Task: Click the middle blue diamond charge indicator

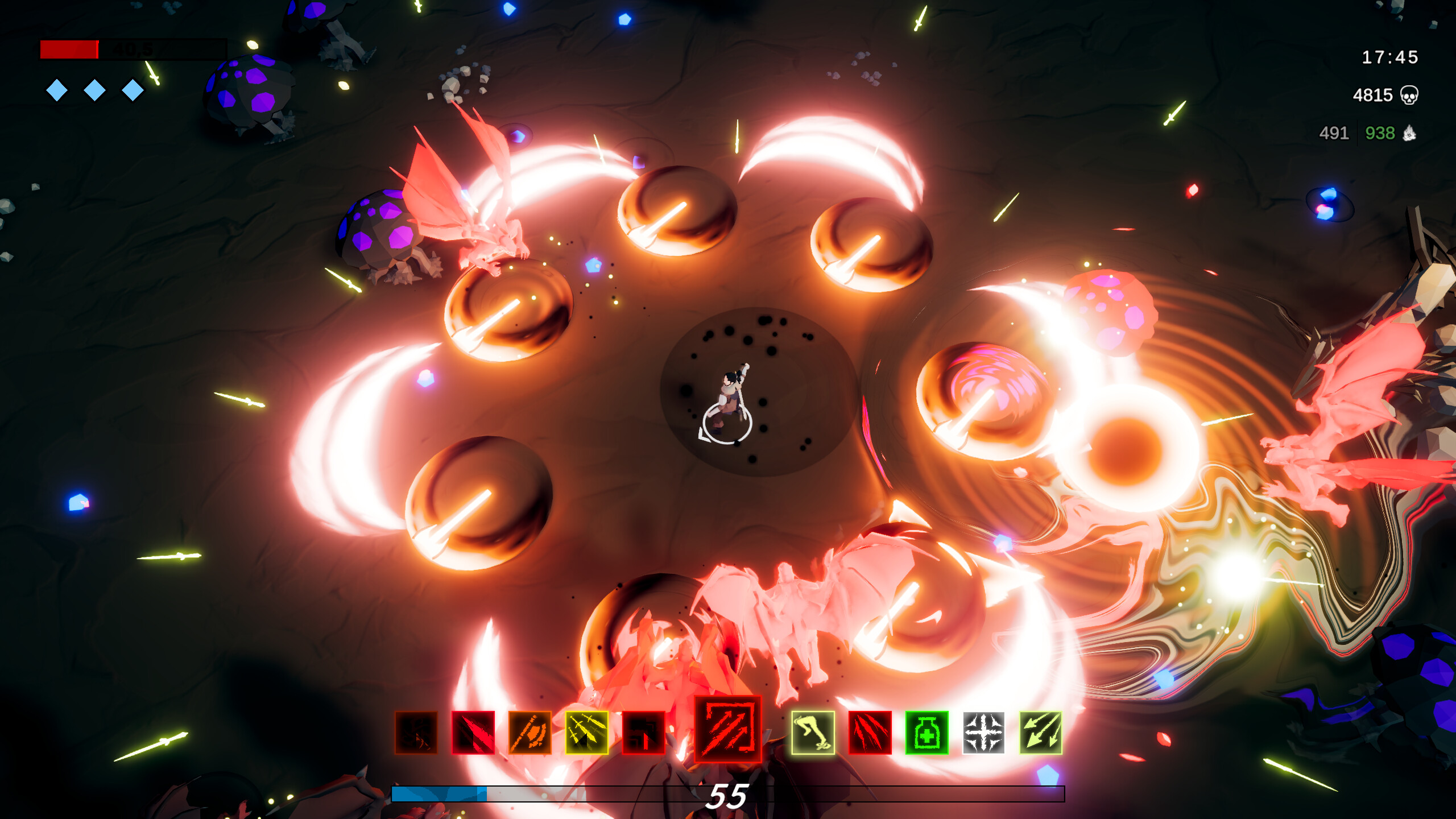Action: 95,90
